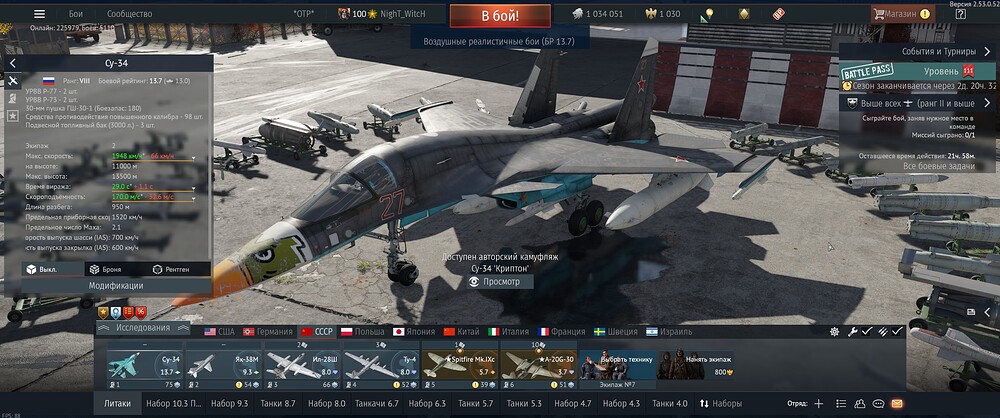
Task: Open the hamburger main menu
Action: [39, 14]
